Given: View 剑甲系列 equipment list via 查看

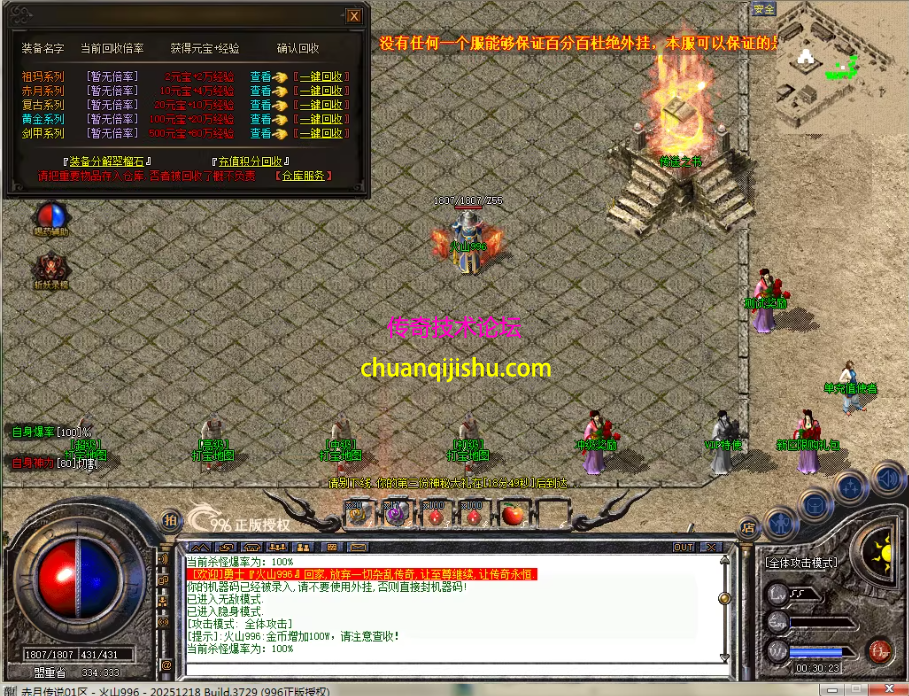Looking at the screenshot, I should coord(261,133).
